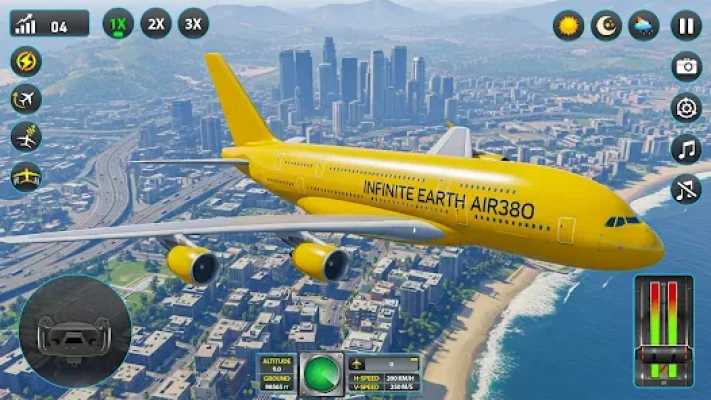Click the plane with lightning strike icon
711x400 pixels.
pos(26,138)
